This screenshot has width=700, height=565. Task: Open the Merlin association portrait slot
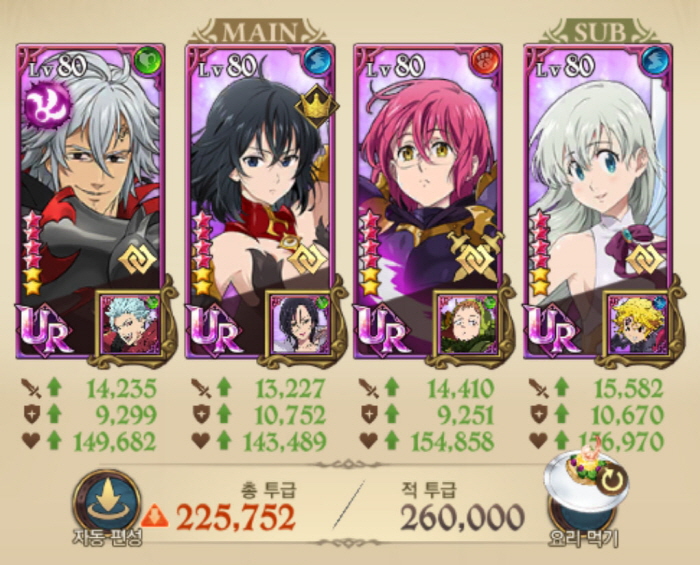coord(297,322)
